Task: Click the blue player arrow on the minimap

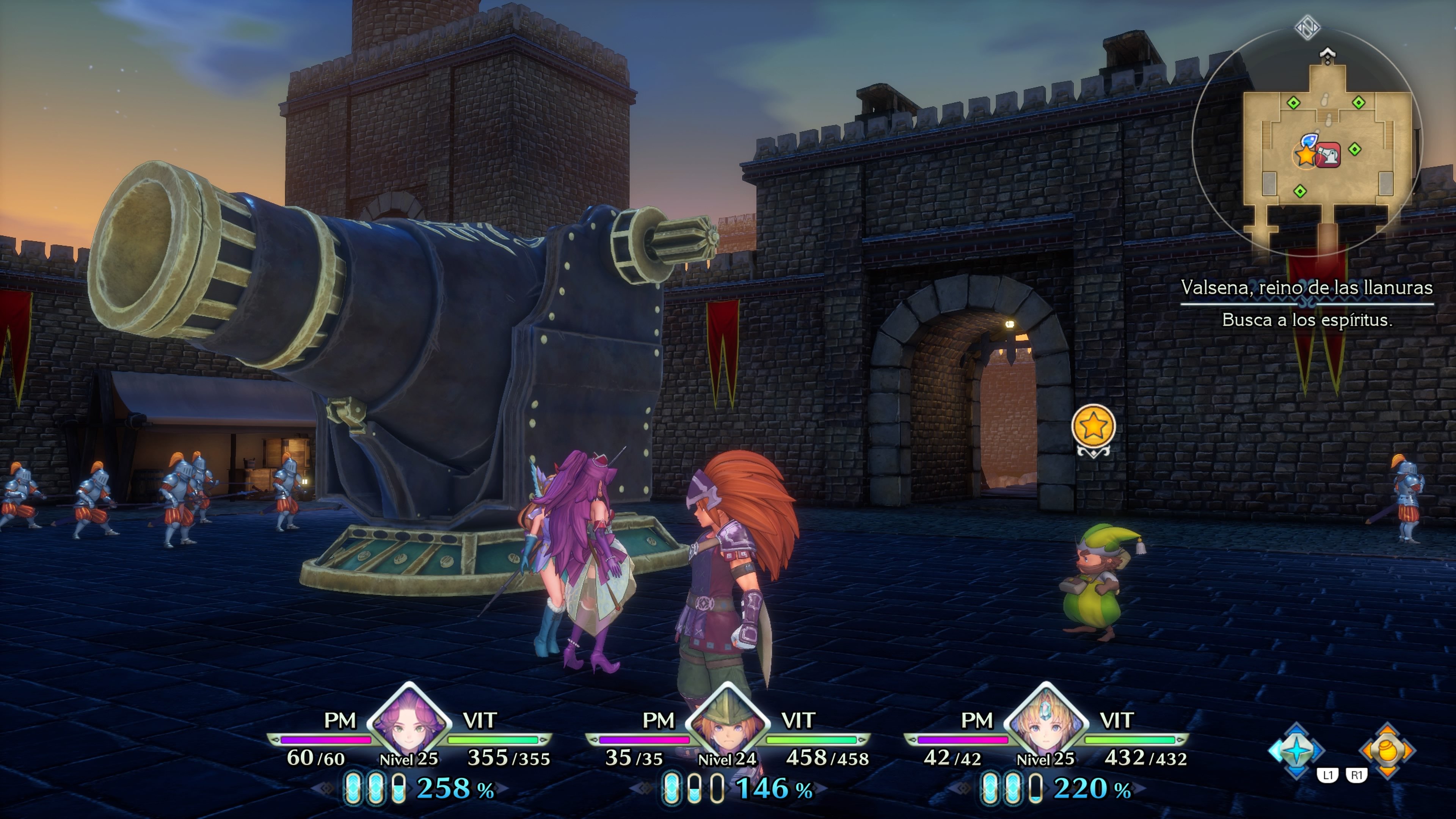Action: [x=1310, y=140]
